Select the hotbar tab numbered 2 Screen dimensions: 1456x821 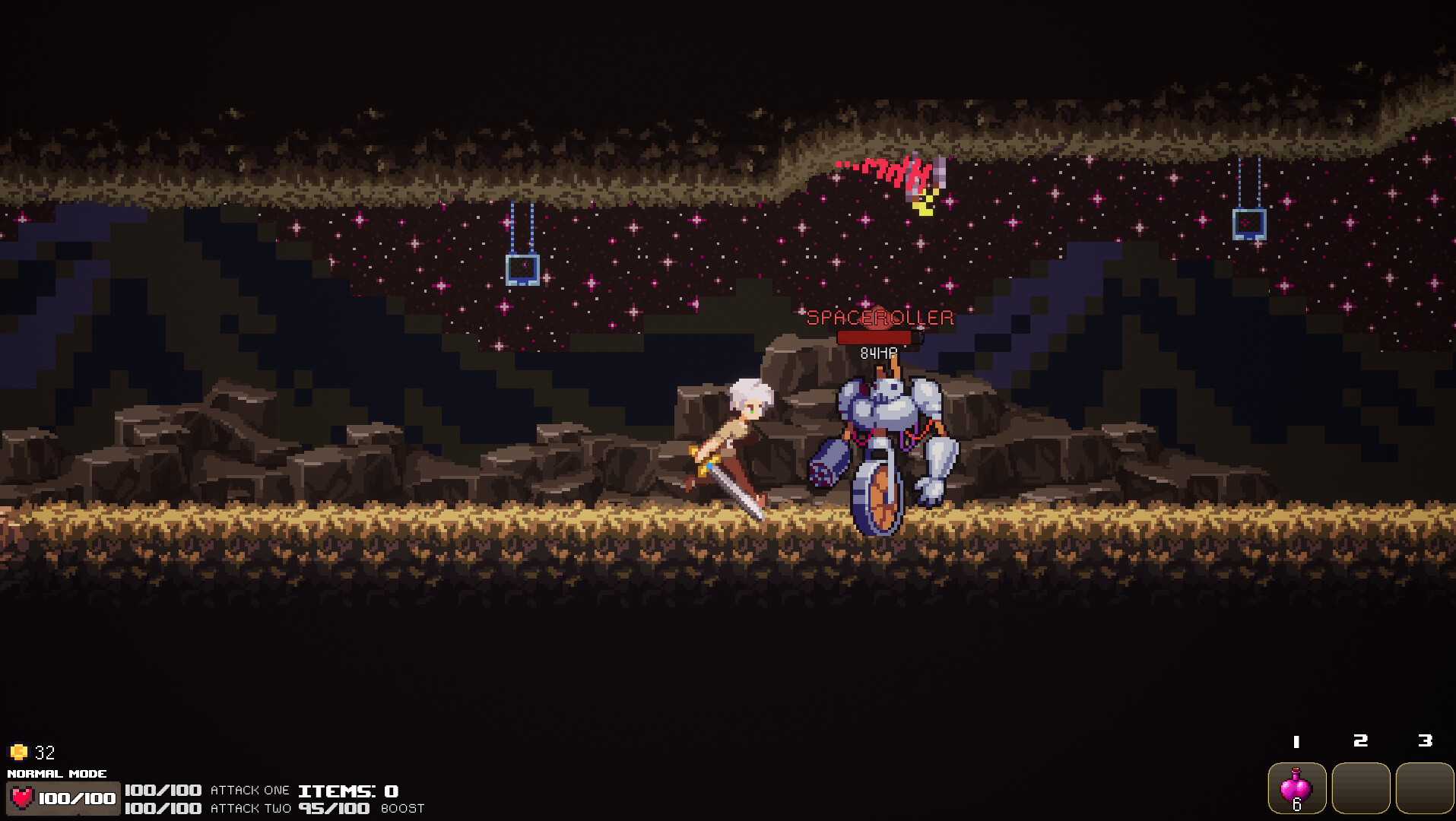coord(1360,739)
